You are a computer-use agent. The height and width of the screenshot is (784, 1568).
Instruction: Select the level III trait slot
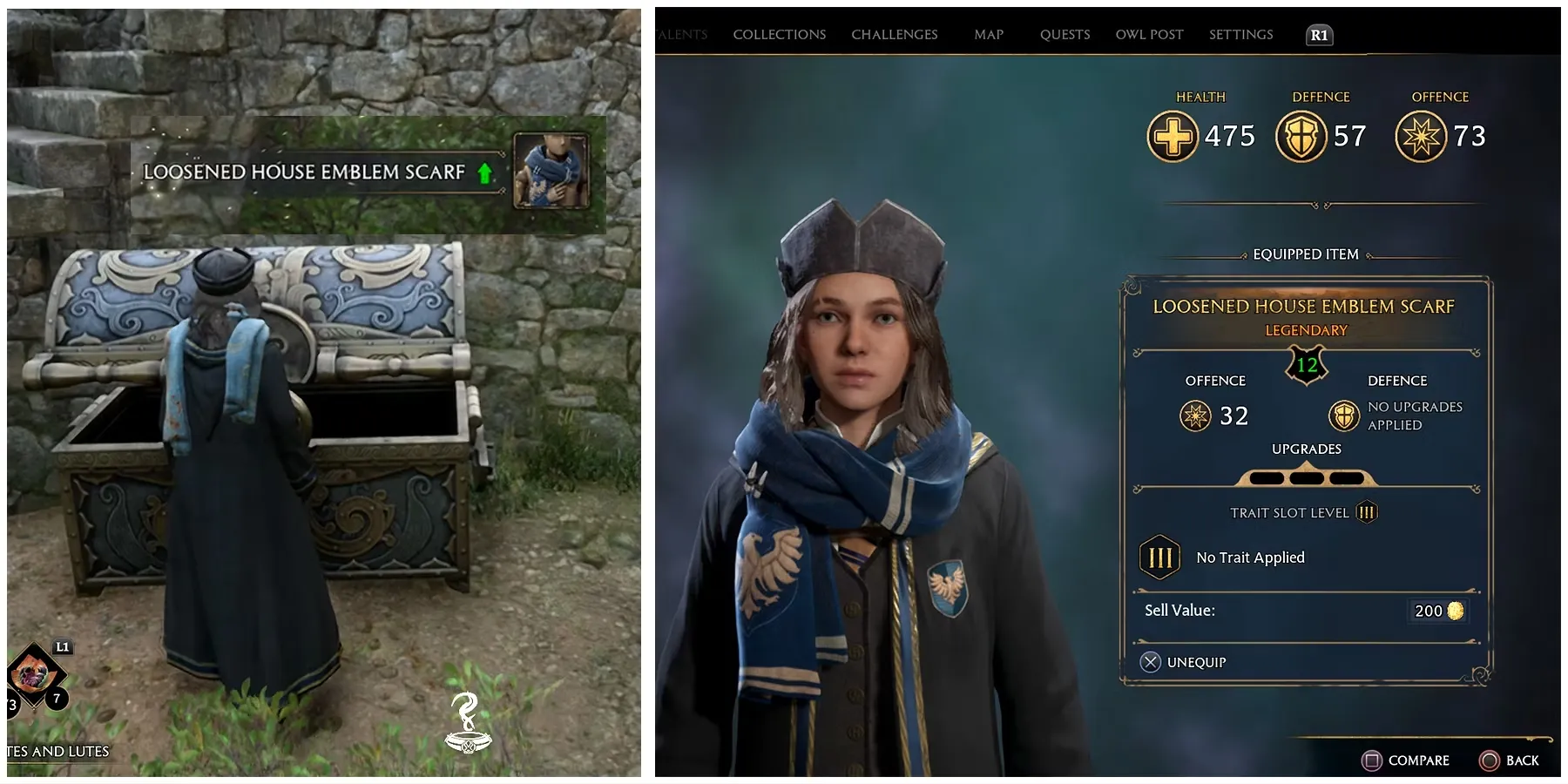[x=1160, y=558]
